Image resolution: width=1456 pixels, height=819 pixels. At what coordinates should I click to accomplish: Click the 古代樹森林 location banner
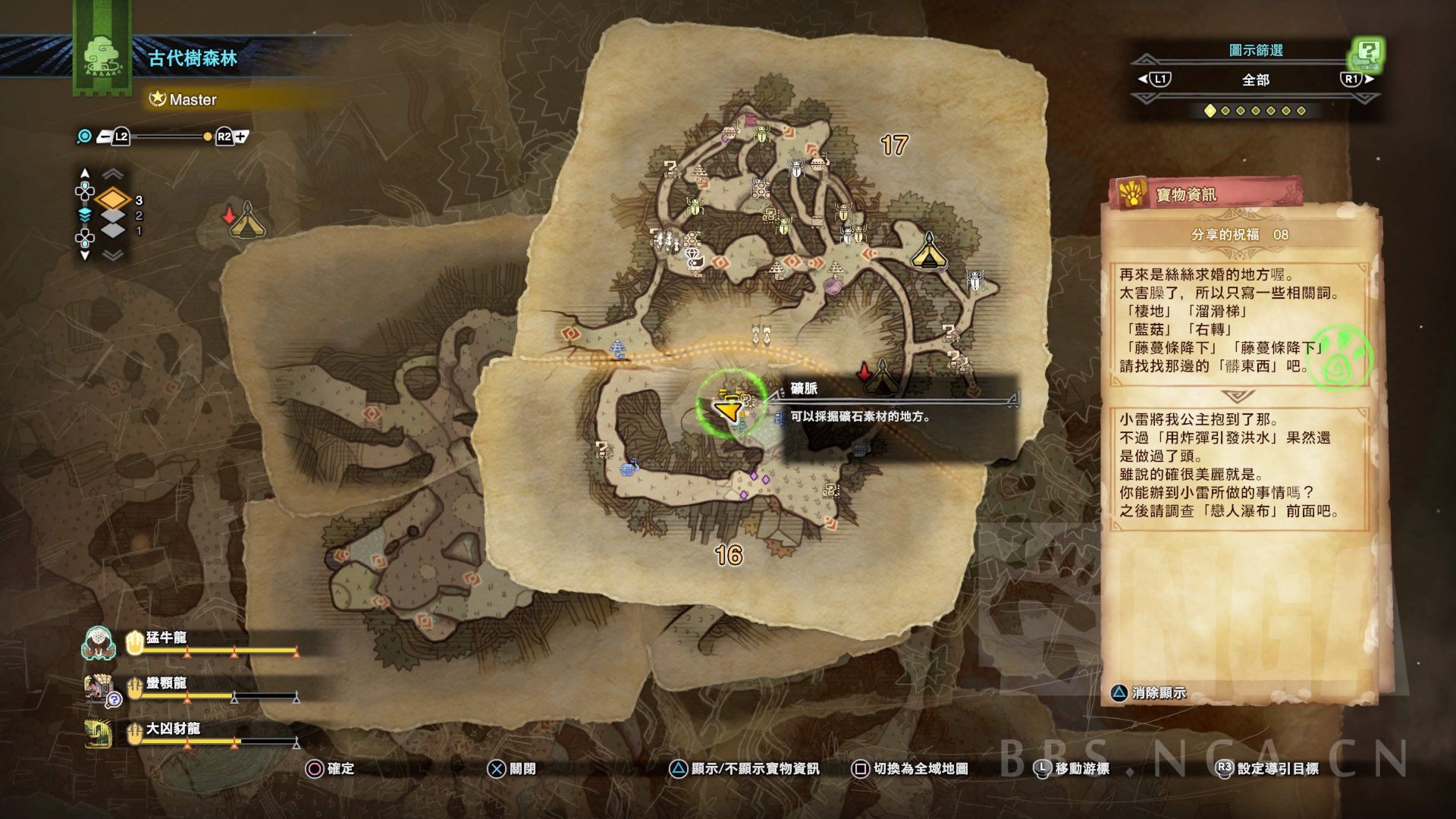tap(193, 58)
